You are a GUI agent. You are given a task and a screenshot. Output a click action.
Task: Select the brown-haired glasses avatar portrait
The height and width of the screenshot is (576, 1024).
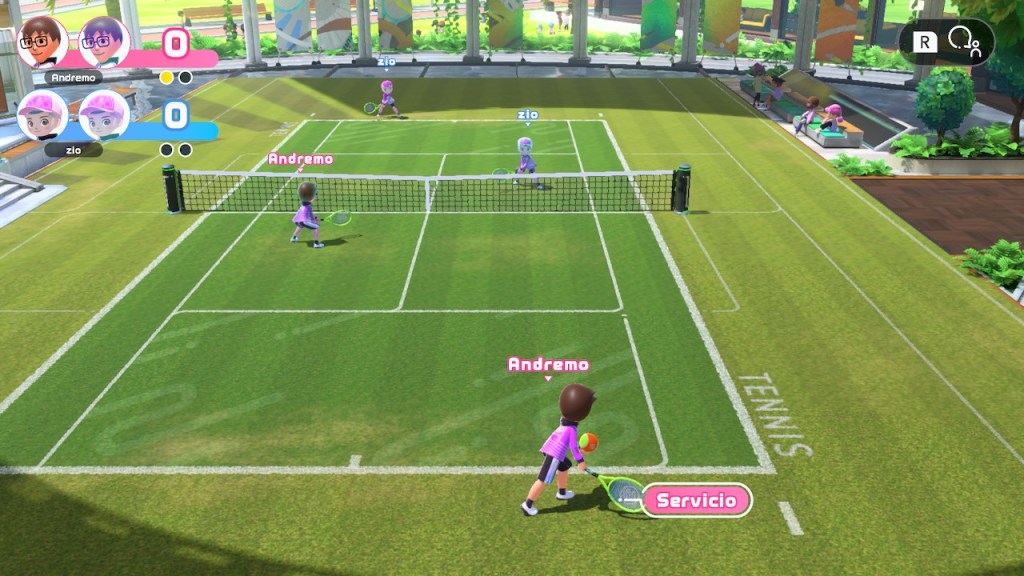coord(42,41)
